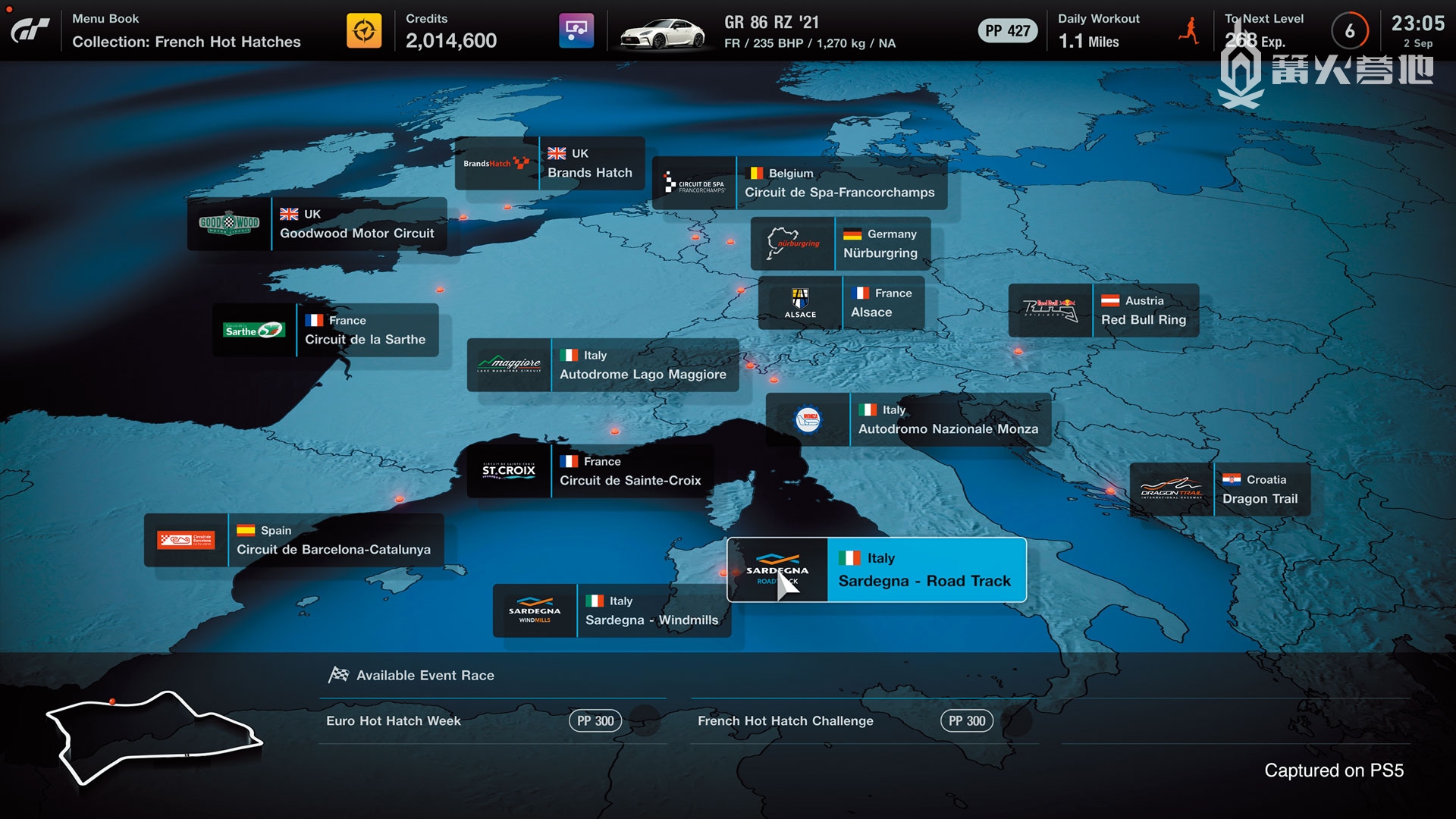Image resolution: width=1456 pixels, height=819 pixels.
Task: Select Sardegna - Road Track
Action: coord(877,570)
